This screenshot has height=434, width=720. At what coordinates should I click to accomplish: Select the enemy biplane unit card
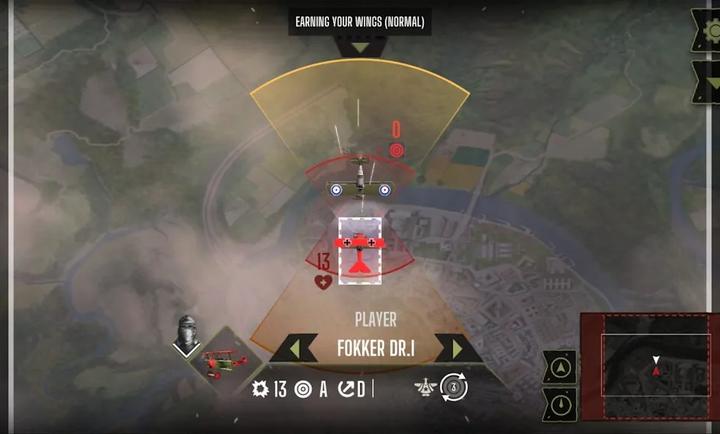363,183
